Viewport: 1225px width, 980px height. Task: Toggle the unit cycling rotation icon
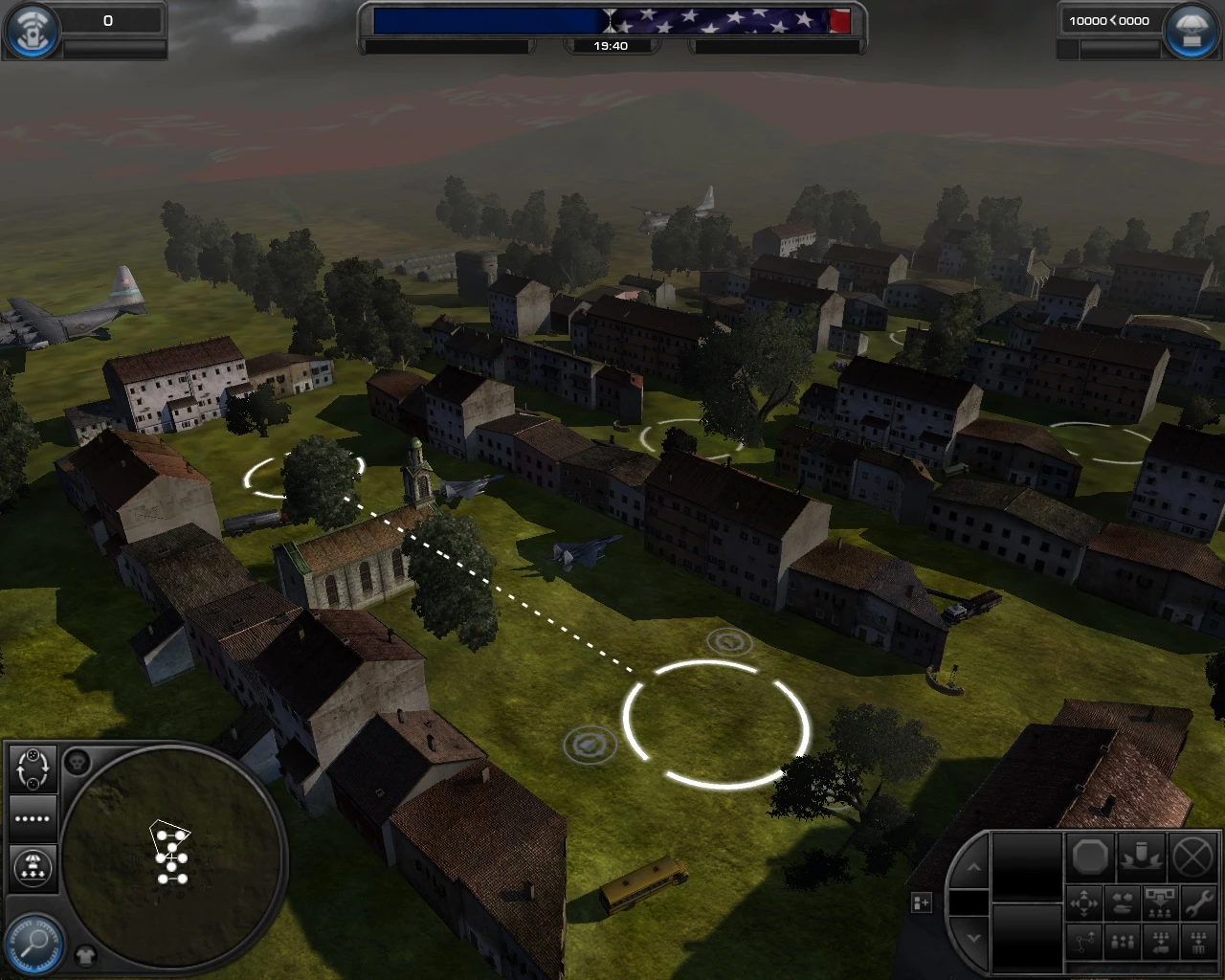tap(33, 768)
